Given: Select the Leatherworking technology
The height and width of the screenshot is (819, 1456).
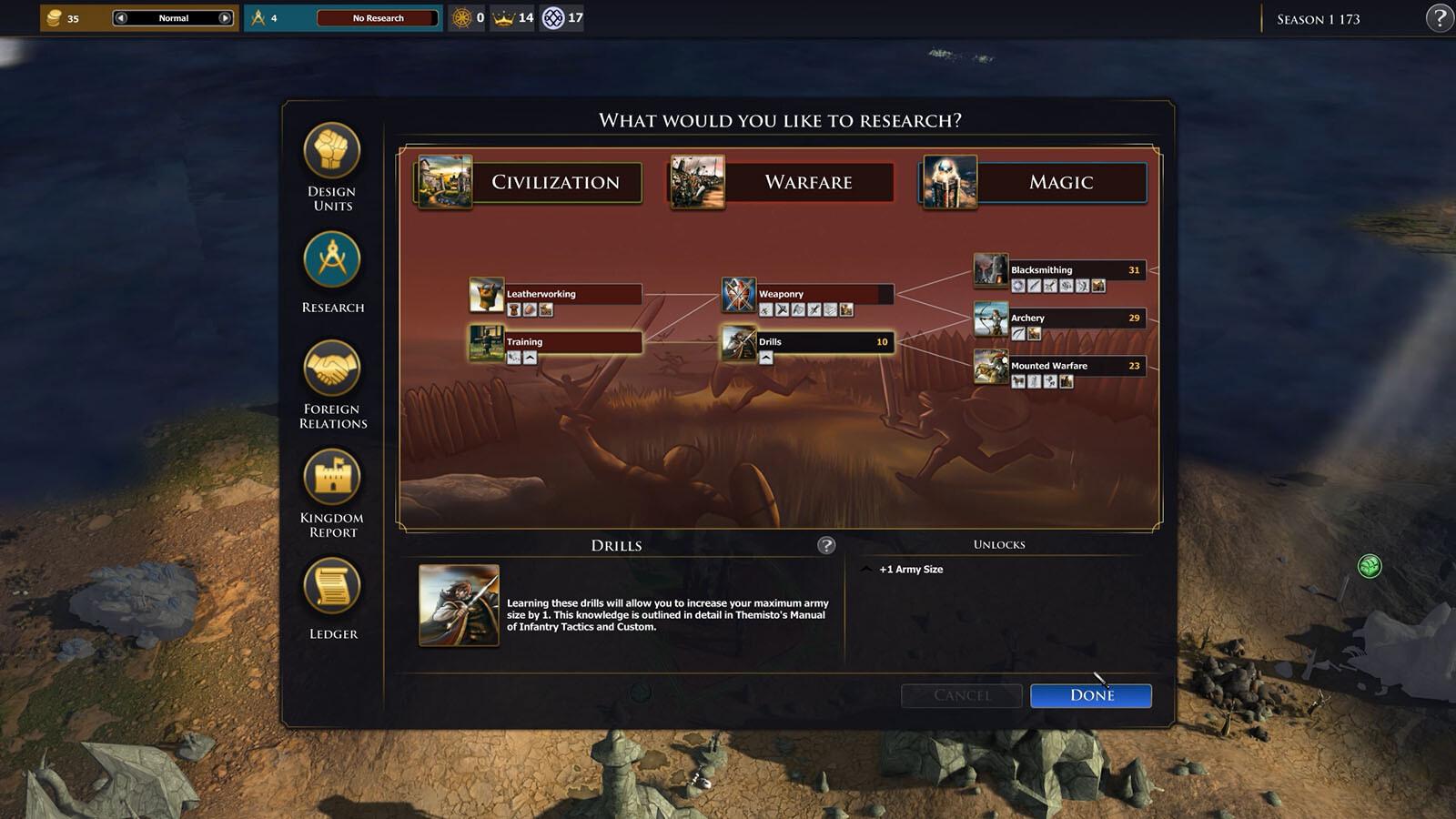Looking at the screenshot, I should [572, 294].
